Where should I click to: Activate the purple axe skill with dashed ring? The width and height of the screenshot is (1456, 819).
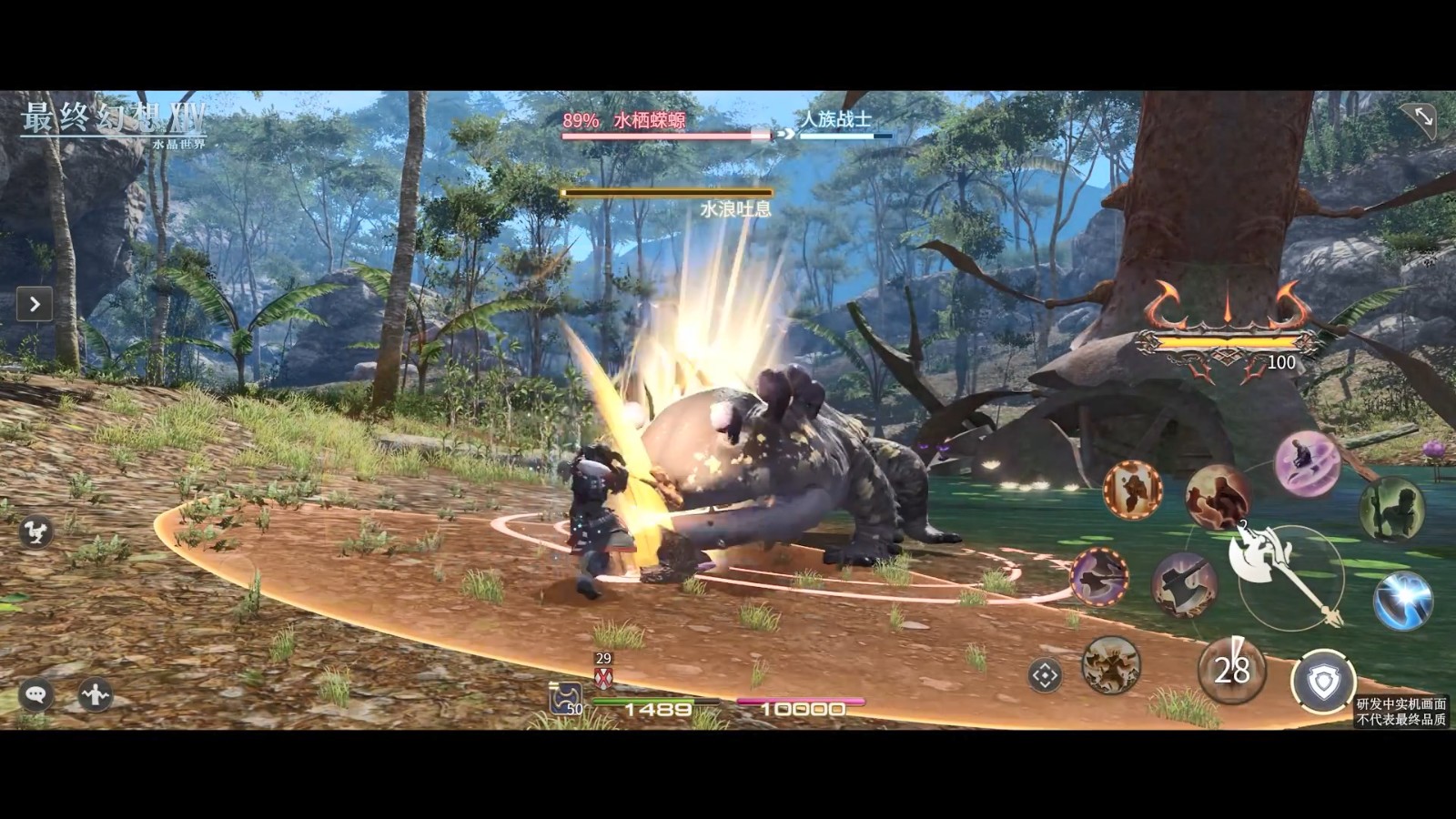coord(1100,577)
